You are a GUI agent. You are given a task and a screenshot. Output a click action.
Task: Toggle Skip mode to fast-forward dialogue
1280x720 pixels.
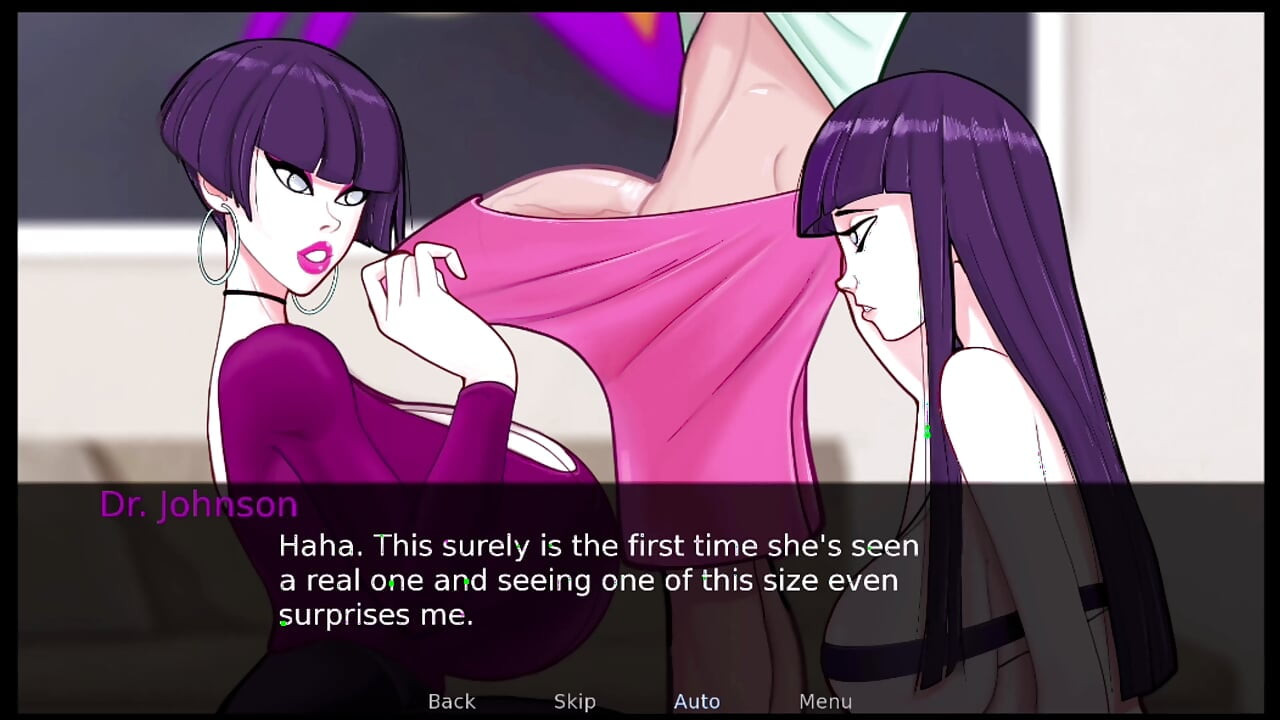574,701
